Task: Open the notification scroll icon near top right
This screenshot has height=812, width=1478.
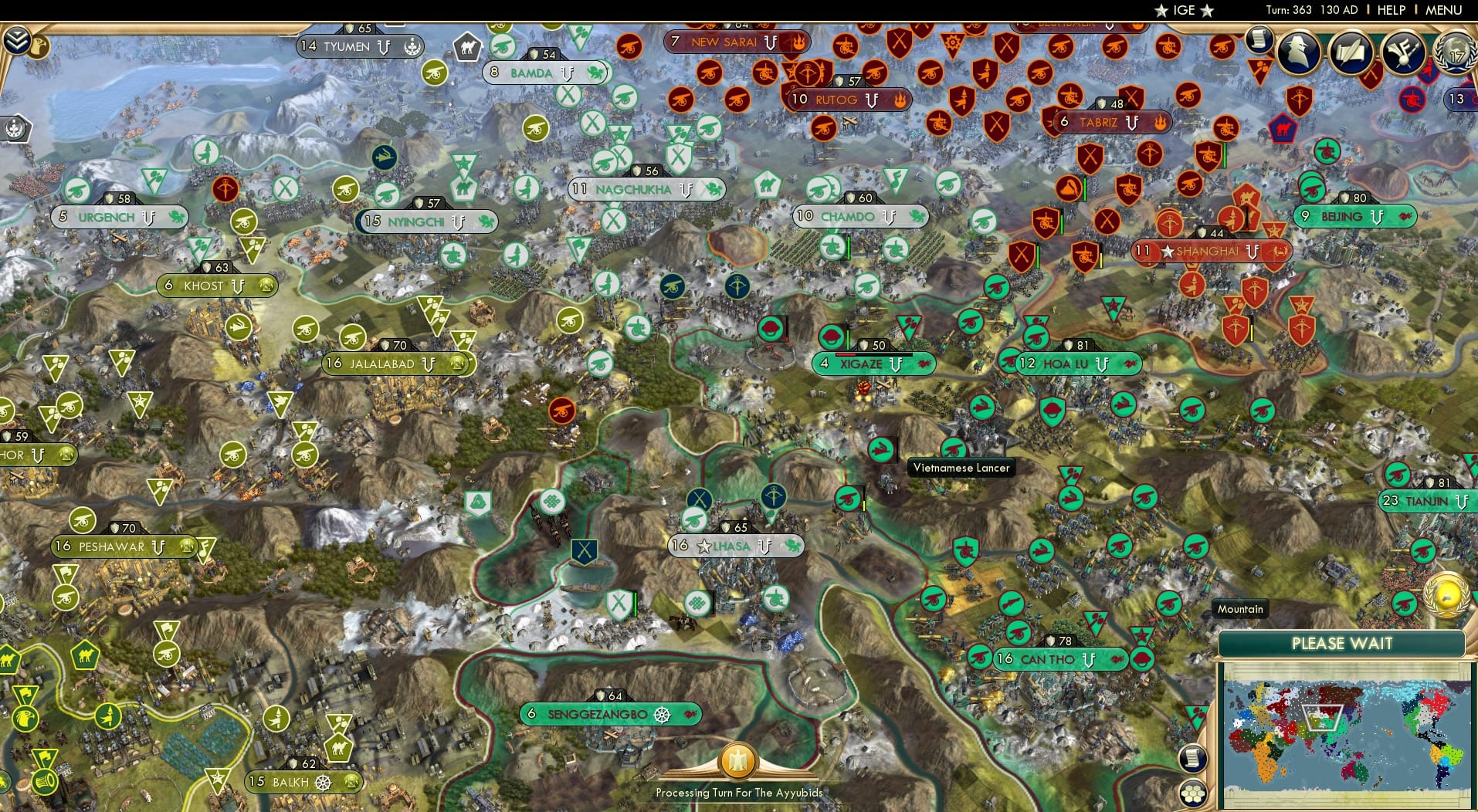Action: 1262,40
